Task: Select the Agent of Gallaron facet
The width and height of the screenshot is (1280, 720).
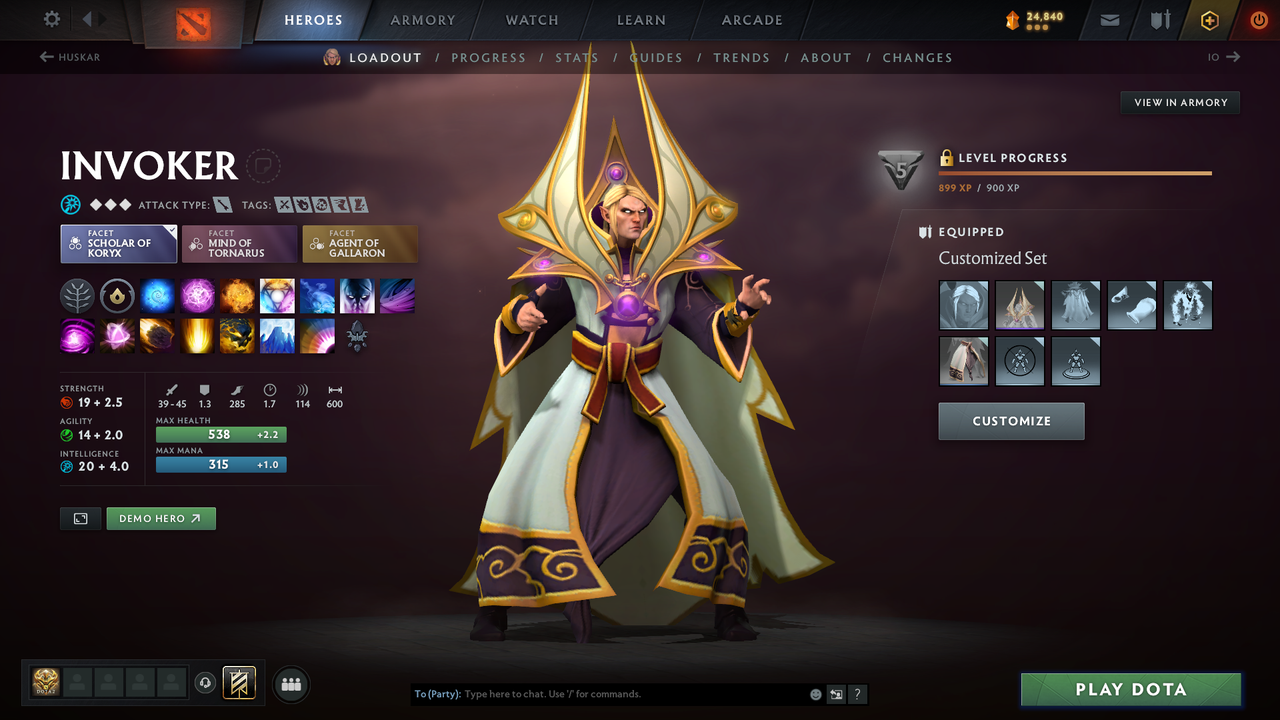Action: [360, 243]
